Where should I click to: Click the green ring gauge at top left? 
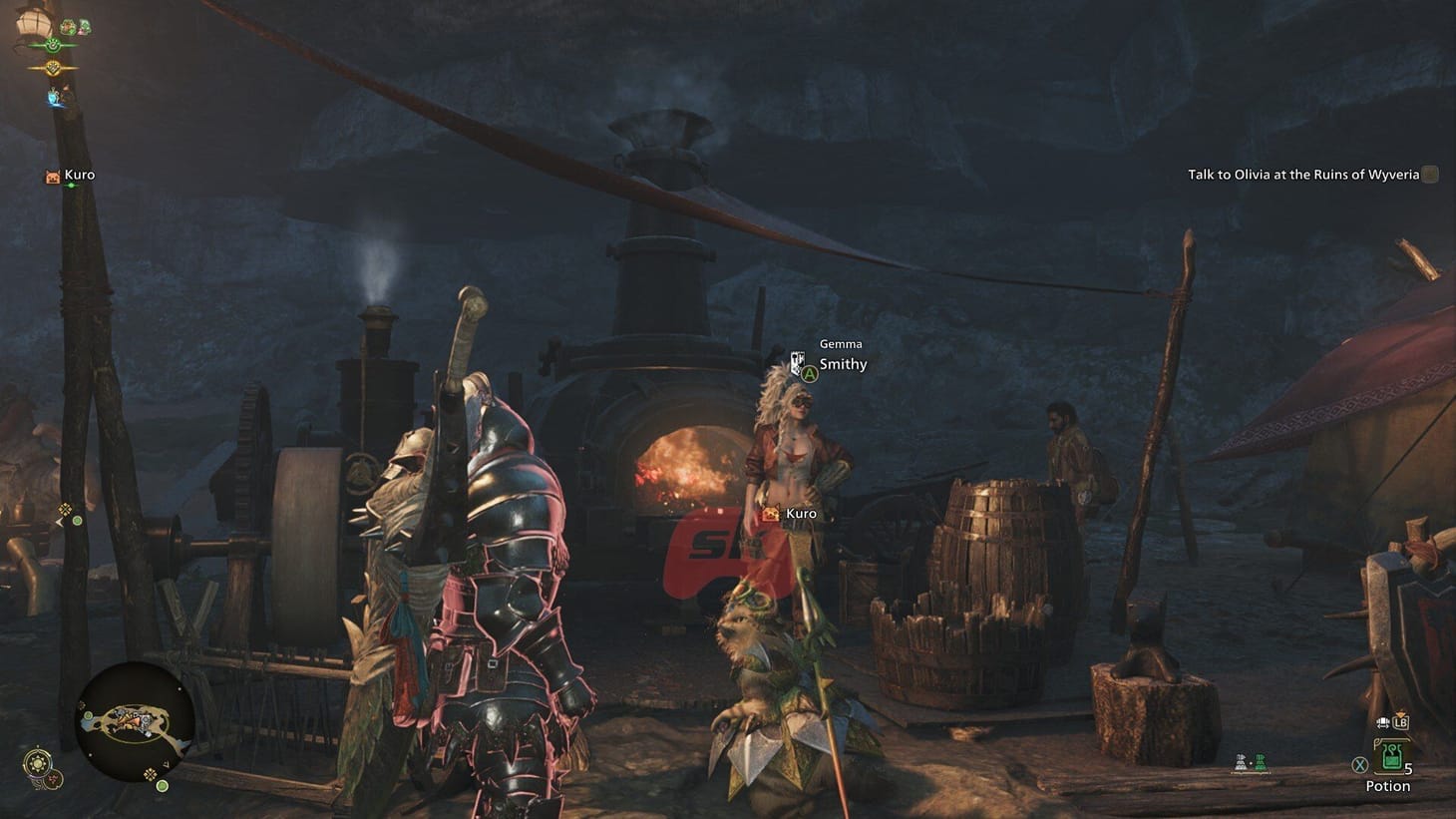53,45
